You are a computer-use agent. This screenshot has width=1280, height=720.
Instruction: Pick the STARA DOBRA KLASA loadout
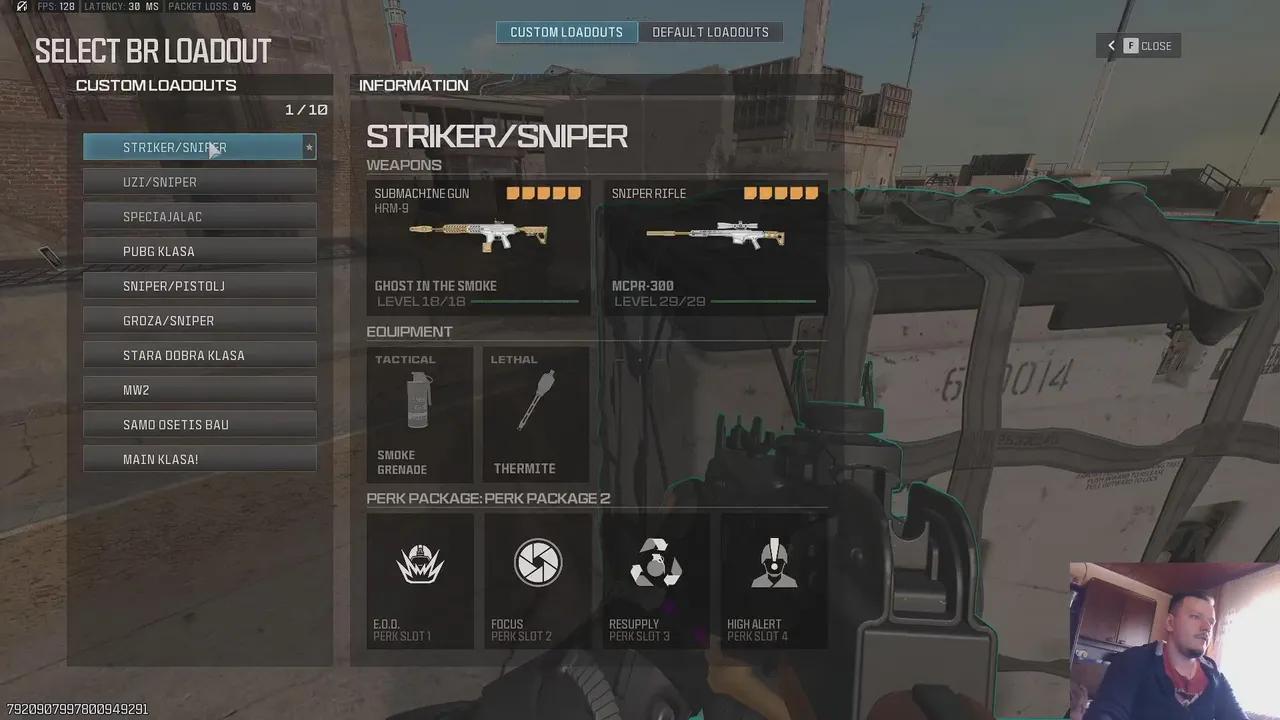click(x=199, y=355)
